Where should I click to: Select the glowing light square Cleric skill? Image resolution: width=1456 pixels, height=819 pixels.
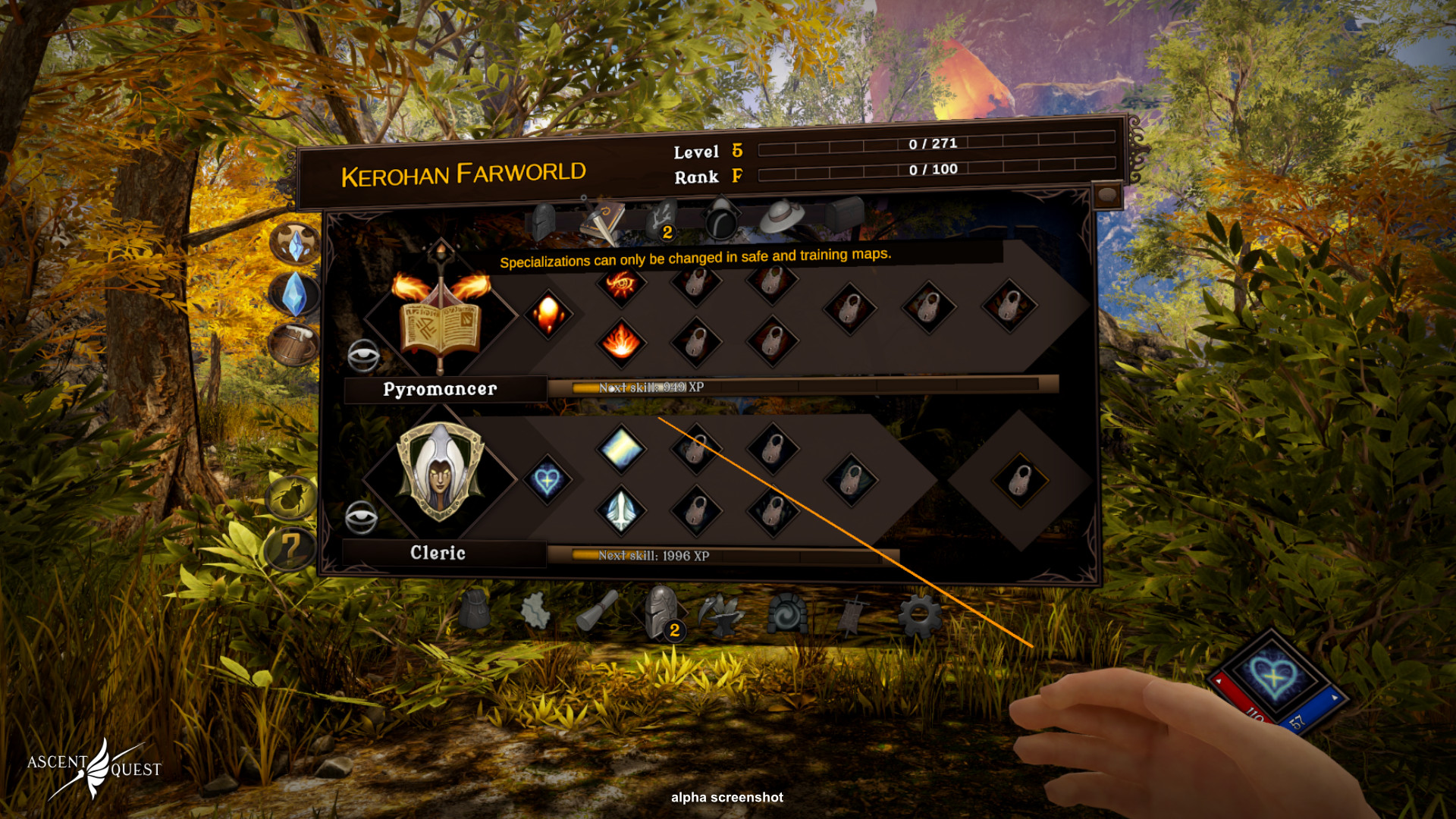621,448
